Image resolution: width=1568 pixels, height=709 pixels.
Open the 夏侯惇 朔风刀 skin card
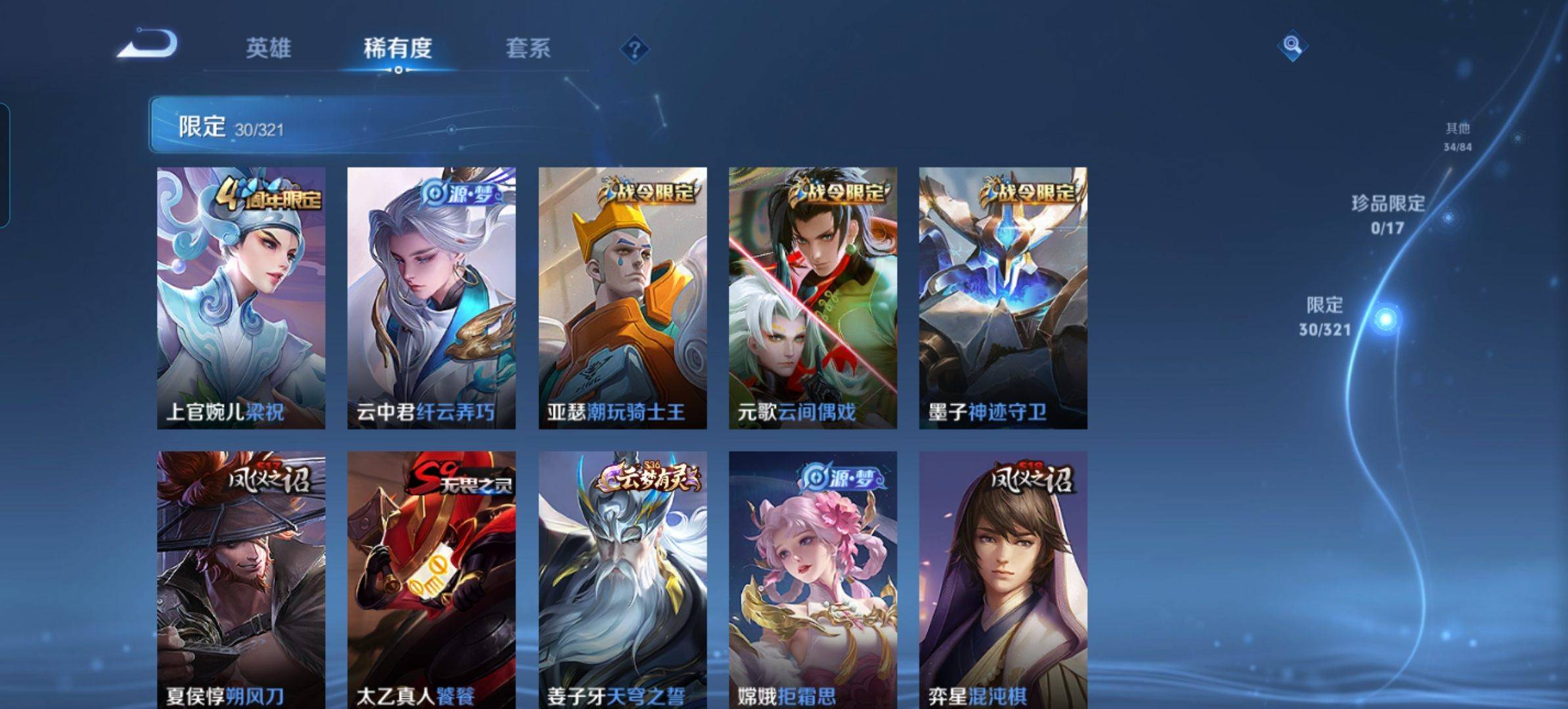pyautogui.click(x=241, y=579)
